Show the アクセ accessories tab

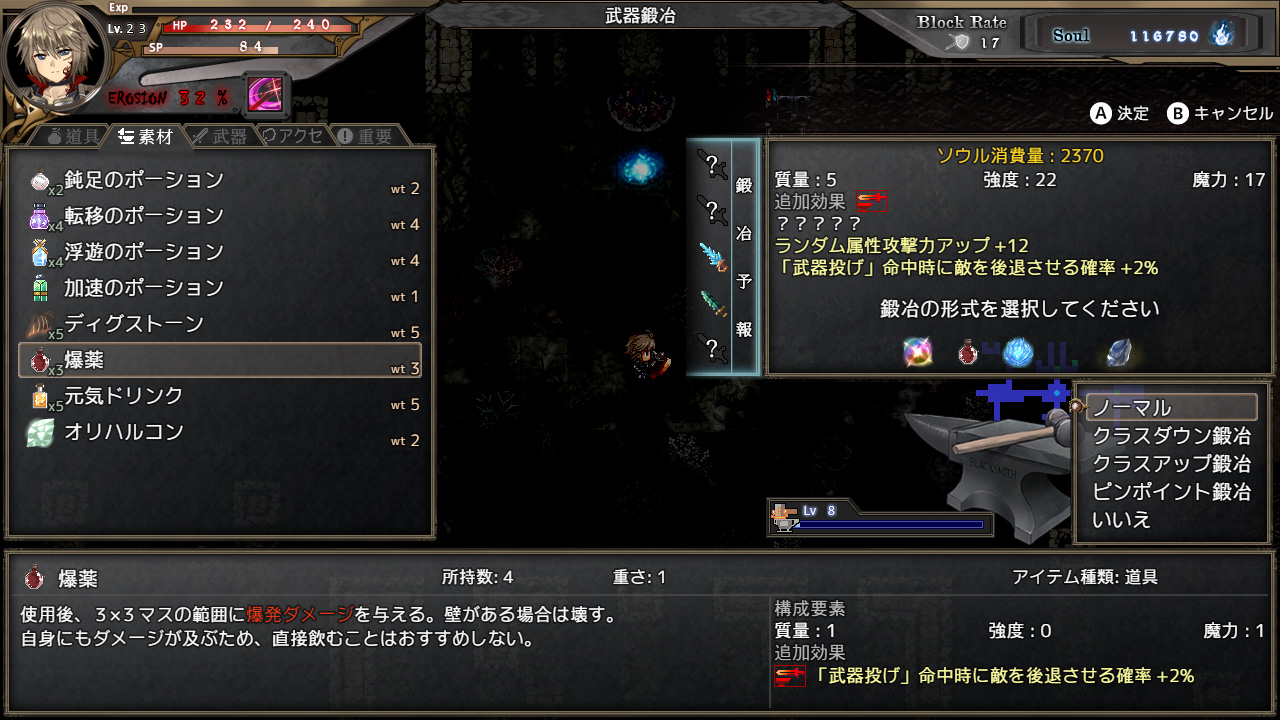point(292,136)
